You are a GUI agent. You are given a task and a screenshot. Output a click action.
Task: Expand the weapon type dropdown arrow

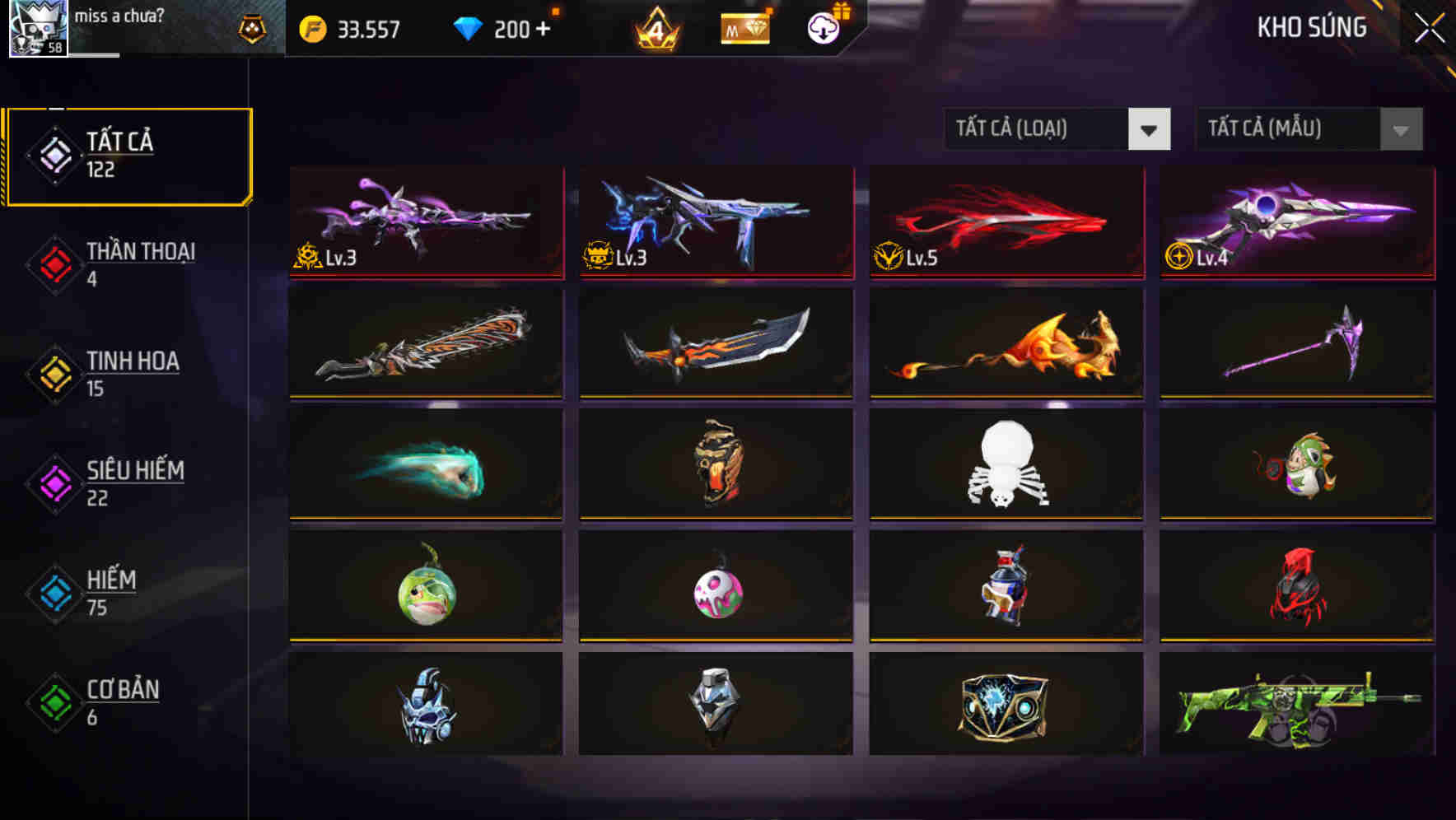coord(1150,129)
